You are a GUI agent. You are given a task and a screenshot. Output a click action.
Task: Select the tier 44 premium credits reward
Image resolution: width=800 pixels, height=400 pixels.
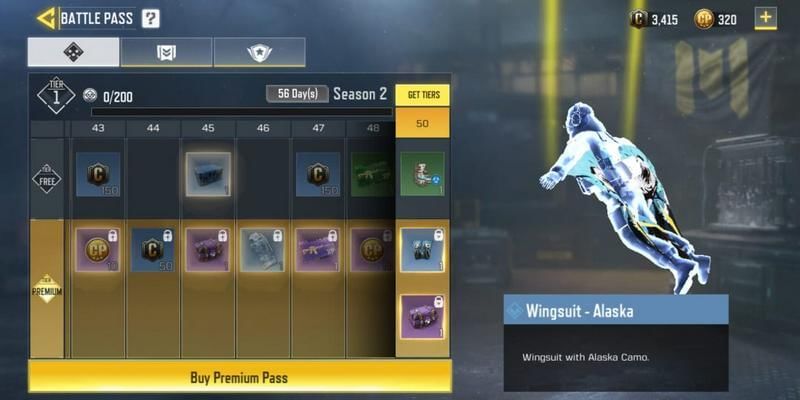tap(153, 251)
